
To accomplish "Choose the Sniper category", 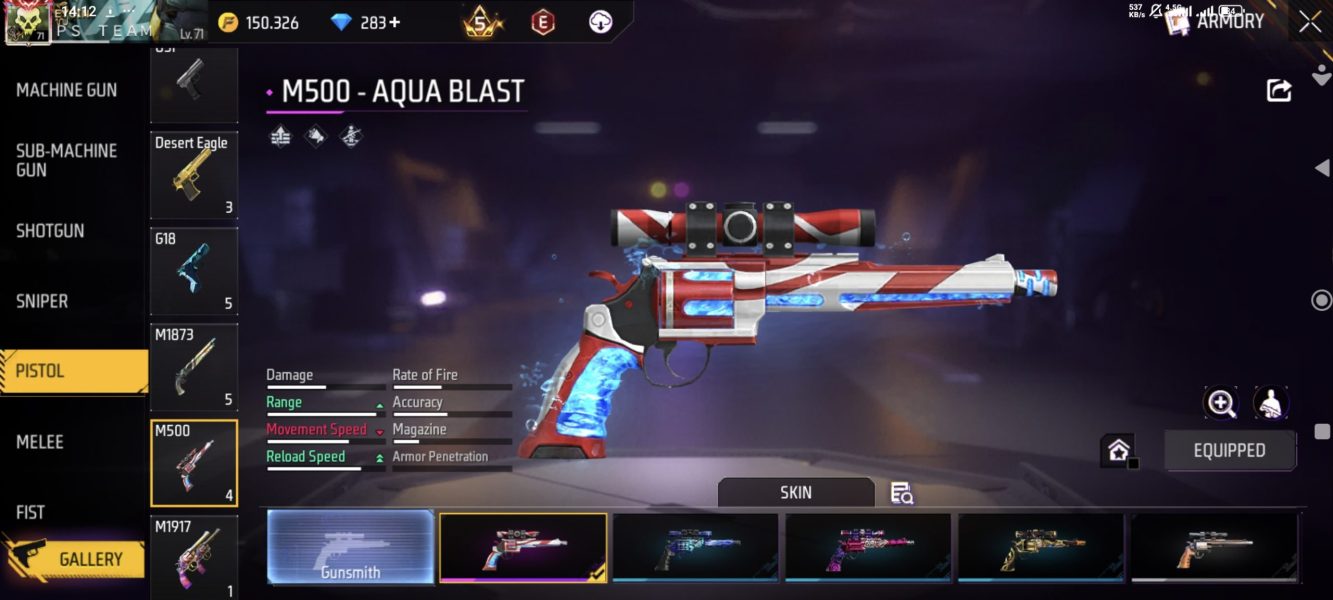I will (x=42, y=301).
